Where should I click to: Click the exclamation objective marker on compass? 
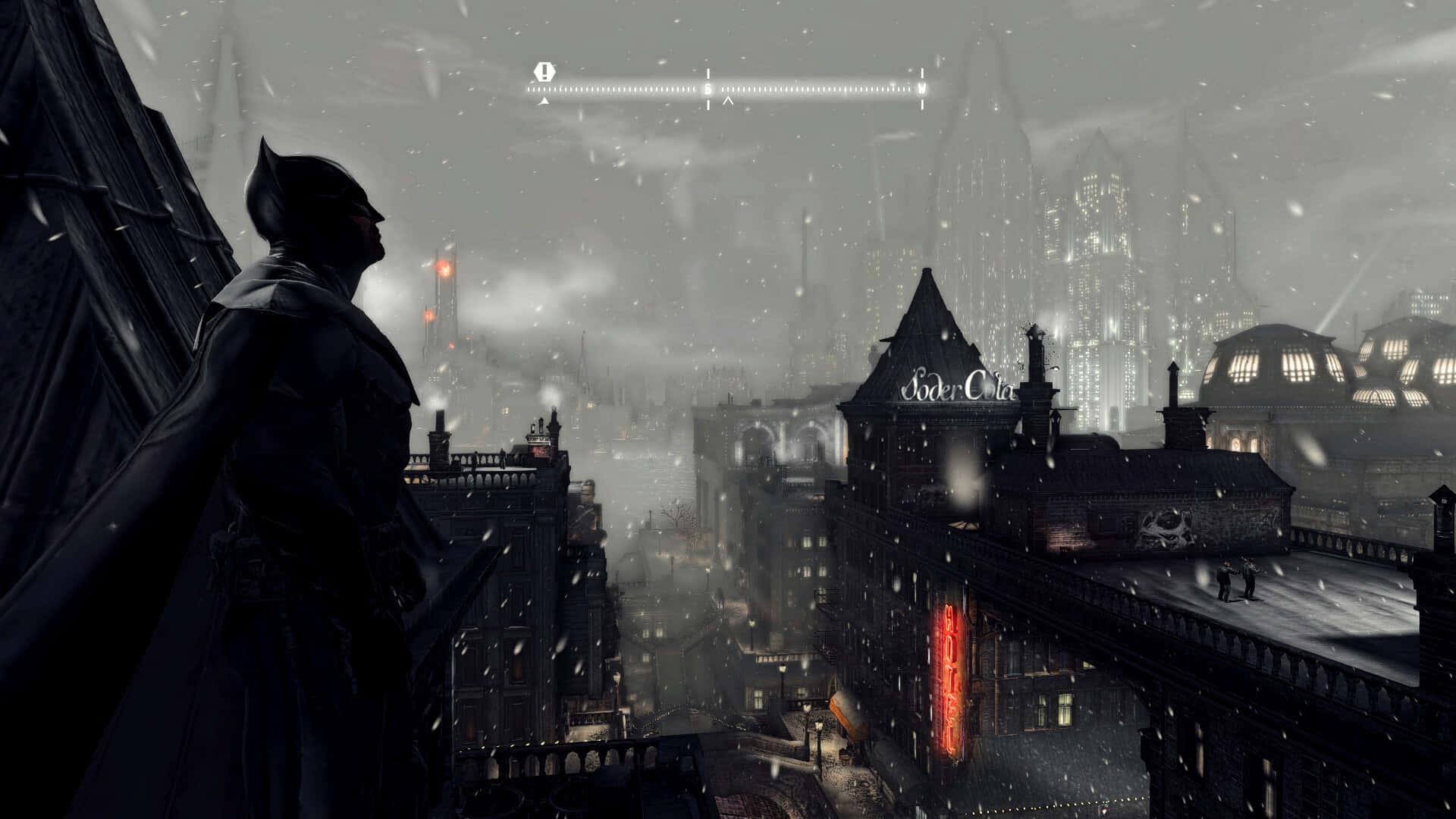544,73
